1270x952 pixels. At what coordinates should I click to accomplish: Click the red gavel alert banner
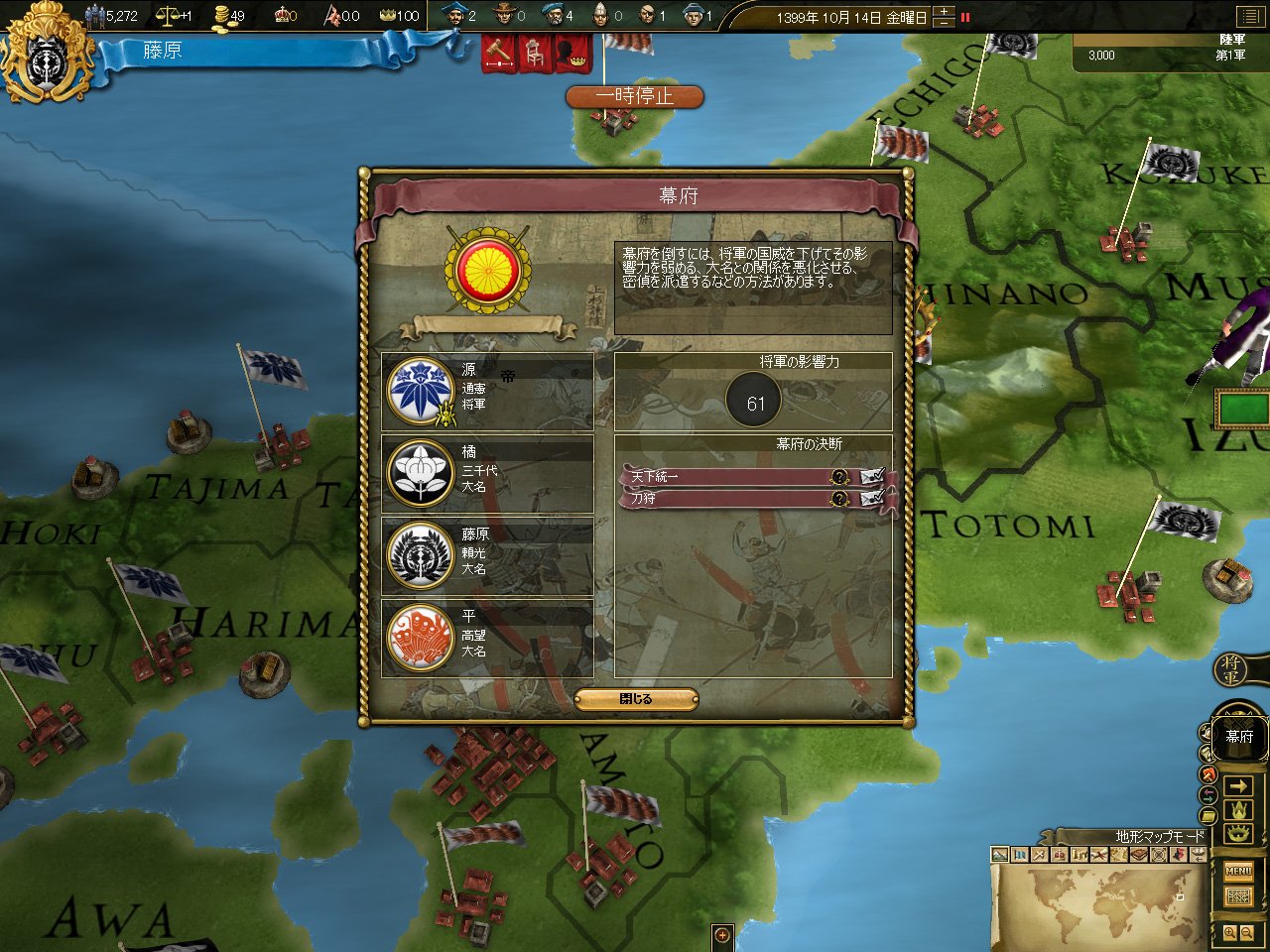click(499, 53)
